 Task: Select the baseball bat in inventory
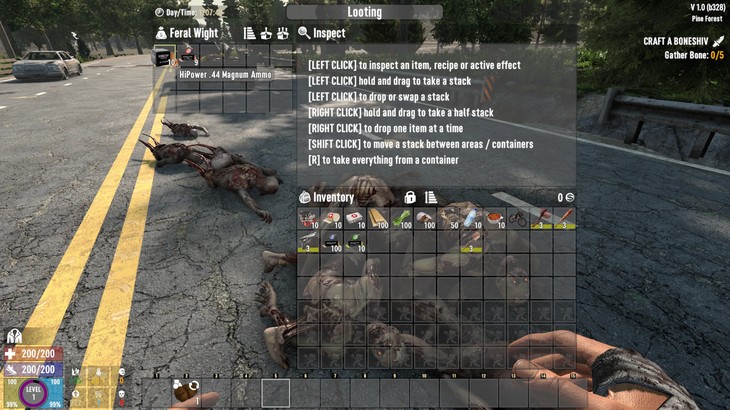tap(564, 218)
